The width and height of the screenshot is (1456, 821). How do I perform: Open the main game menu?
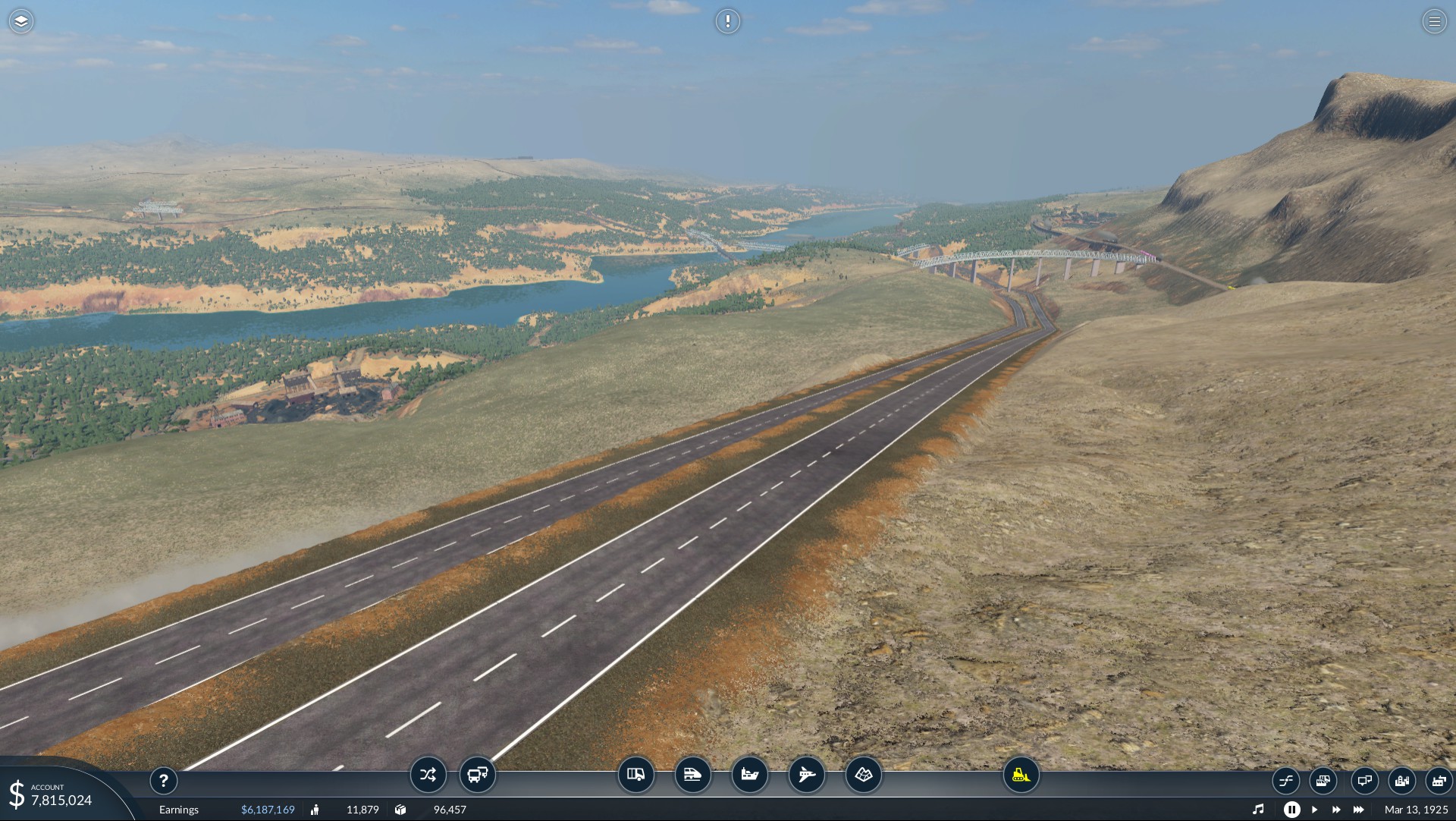(x=1434, y=21)
